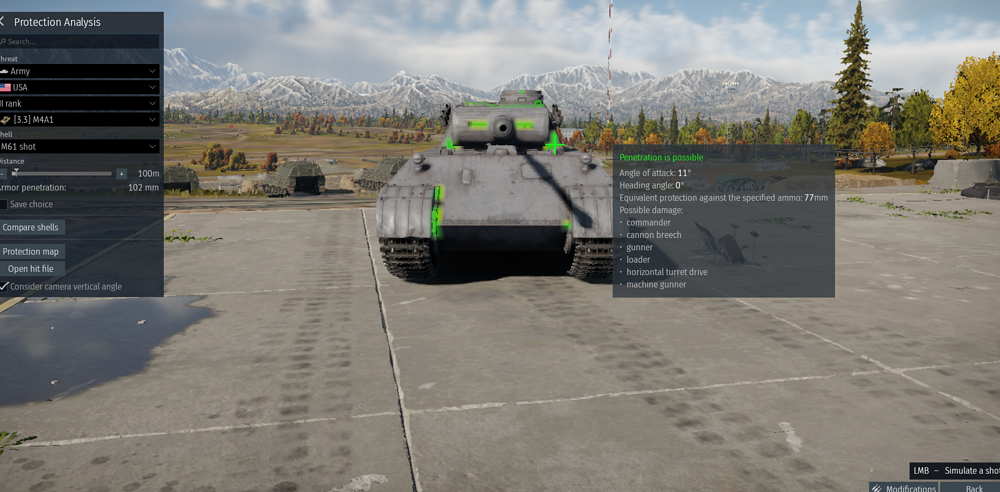This screenshot has width=1000, height=492.
Task: Toggle Consider camera vertical angle
Action: tap(5, 286)
